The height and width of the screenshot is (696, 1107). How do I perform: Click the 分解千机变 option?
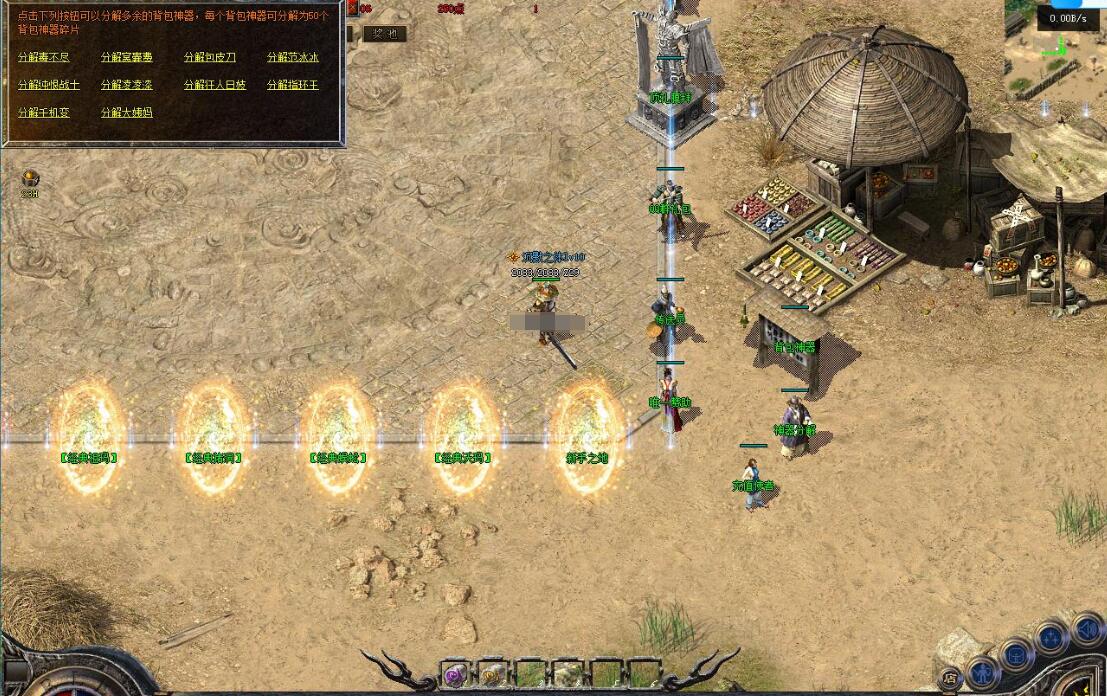[x=44, y=113]
